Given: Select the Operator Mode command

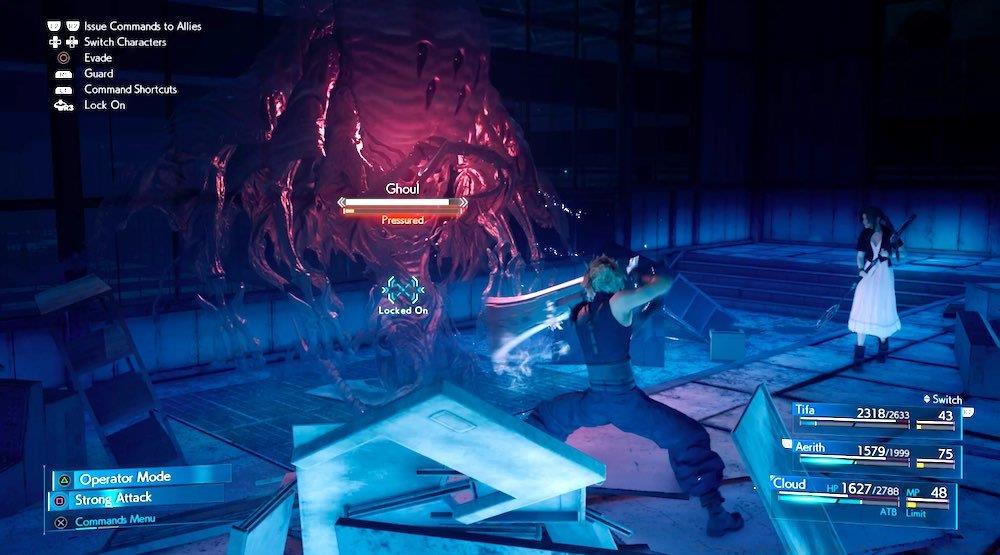Looking at the screenshot, I should click(x=127, y=479).
